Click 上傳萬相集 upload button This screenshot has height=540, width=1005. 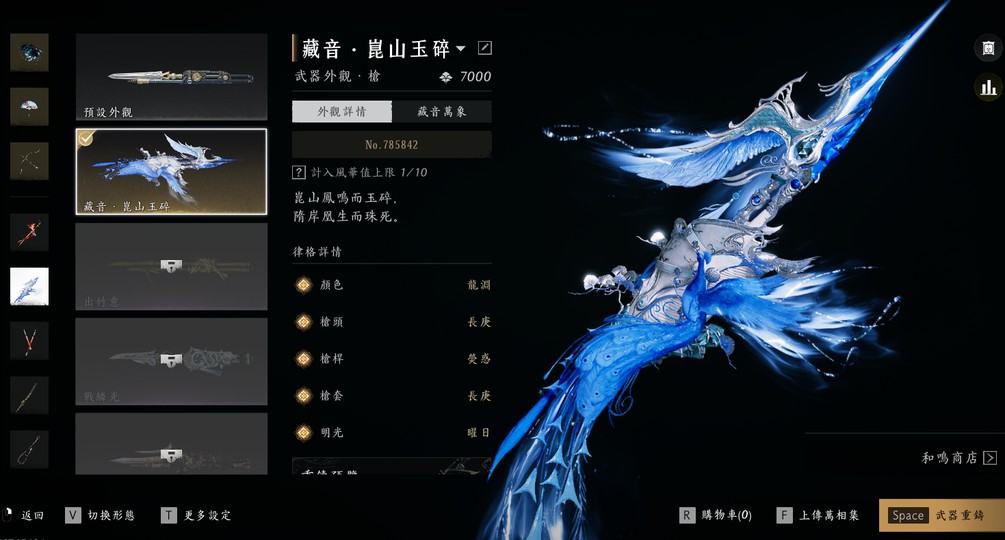[x=817, y=515]
